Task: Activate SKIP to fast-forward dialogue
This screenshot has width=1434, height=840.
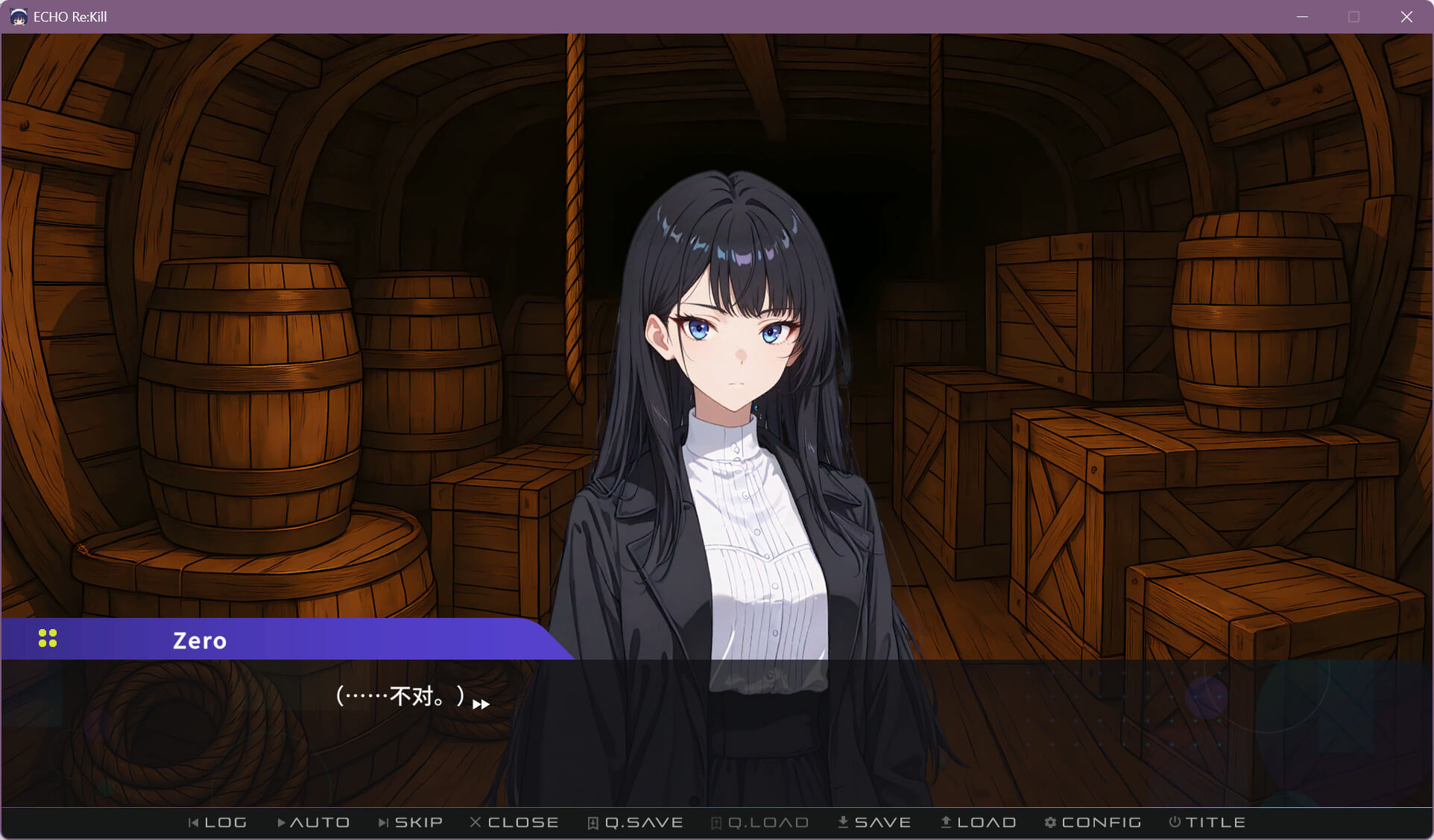Action: [411, 822]
